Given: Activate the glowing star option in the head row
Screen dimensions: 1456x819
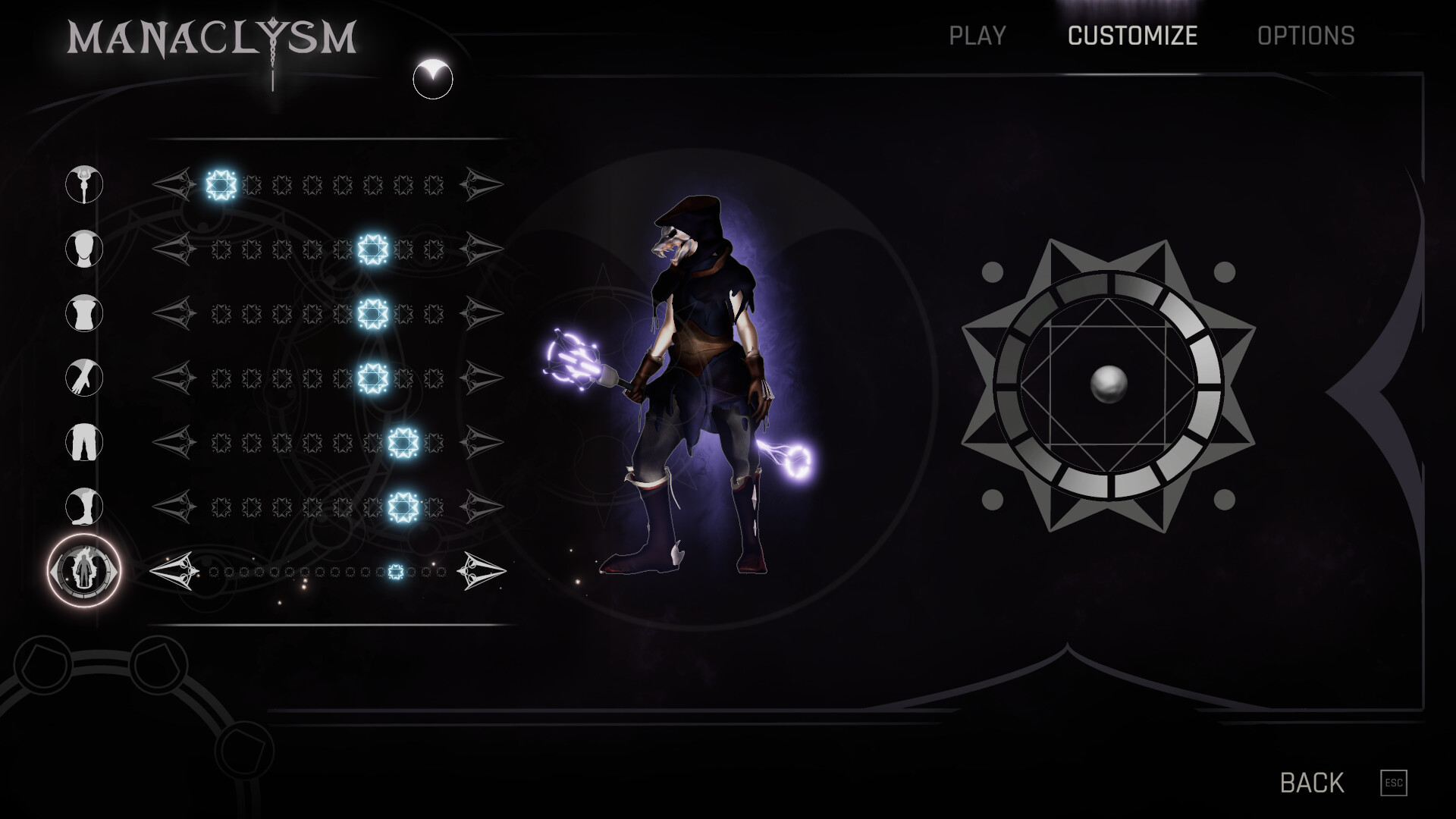Looking at the screenshot, I should (371, 249).
